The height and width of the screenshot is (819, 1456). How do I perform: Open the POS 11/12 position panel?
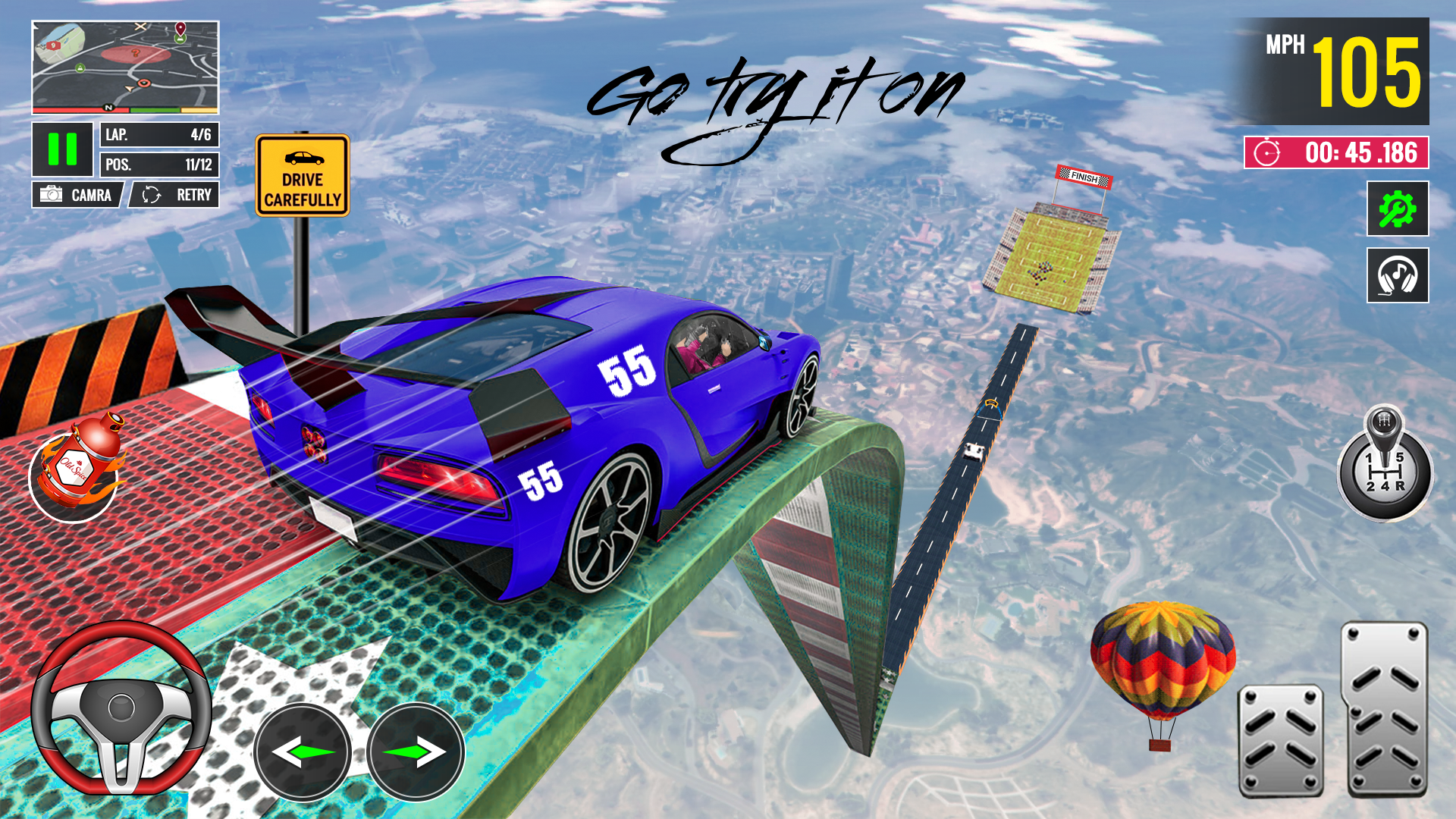tap(158, 164)
